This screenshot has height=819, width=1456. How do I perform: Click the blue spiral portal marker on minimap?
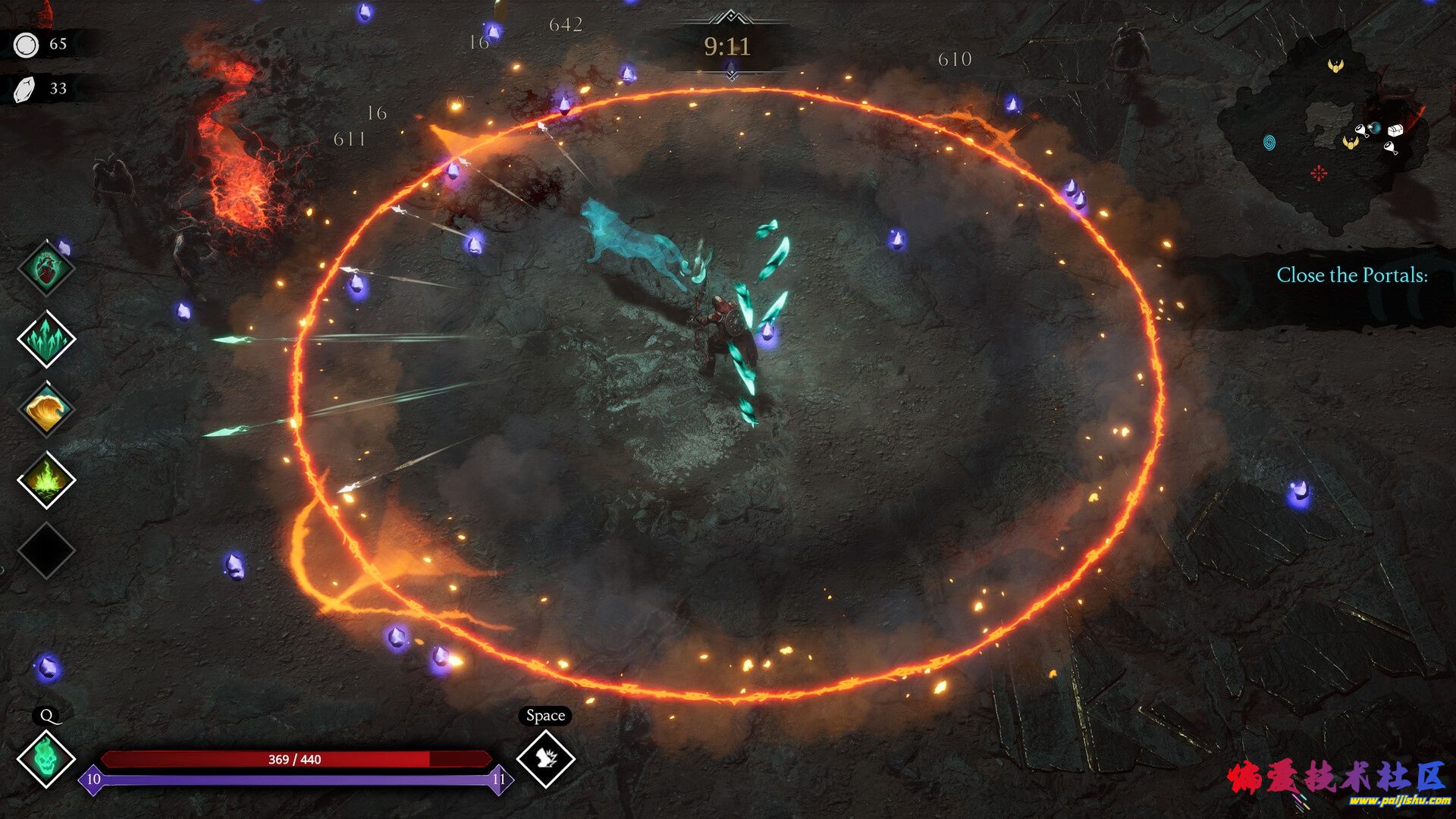1269,142
